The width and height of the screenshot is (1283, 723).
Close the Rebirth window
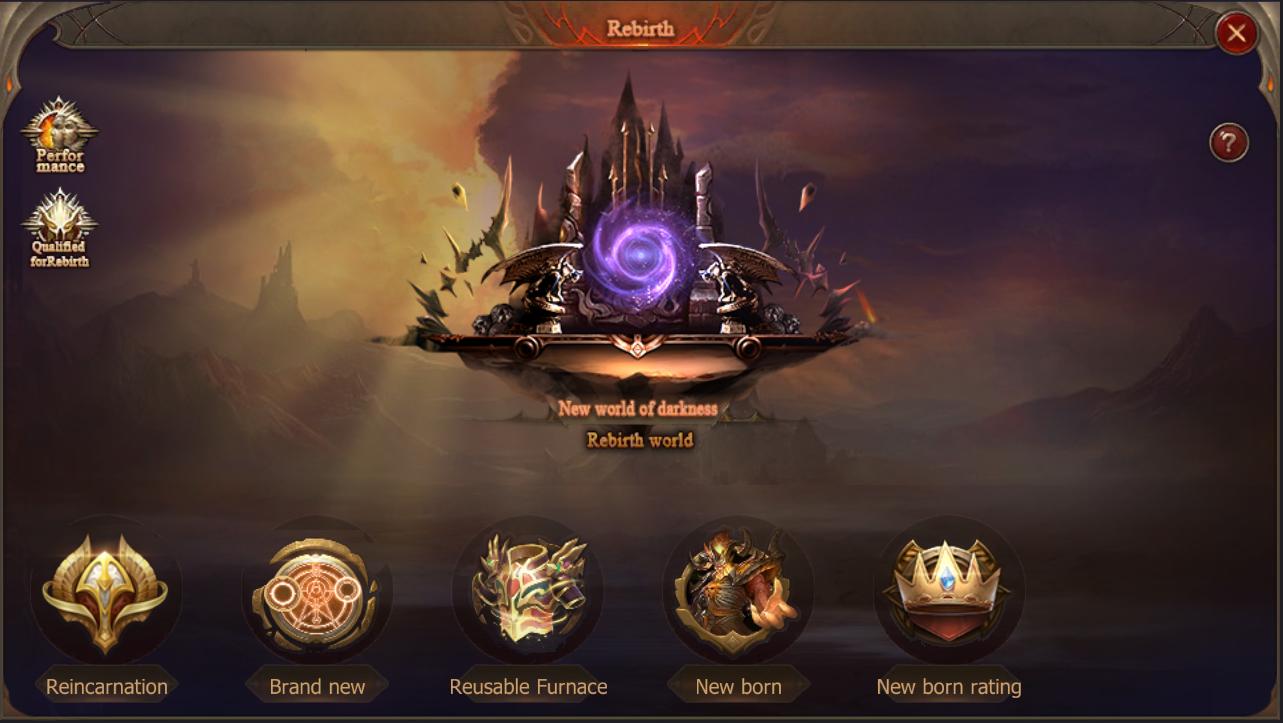1235,33
